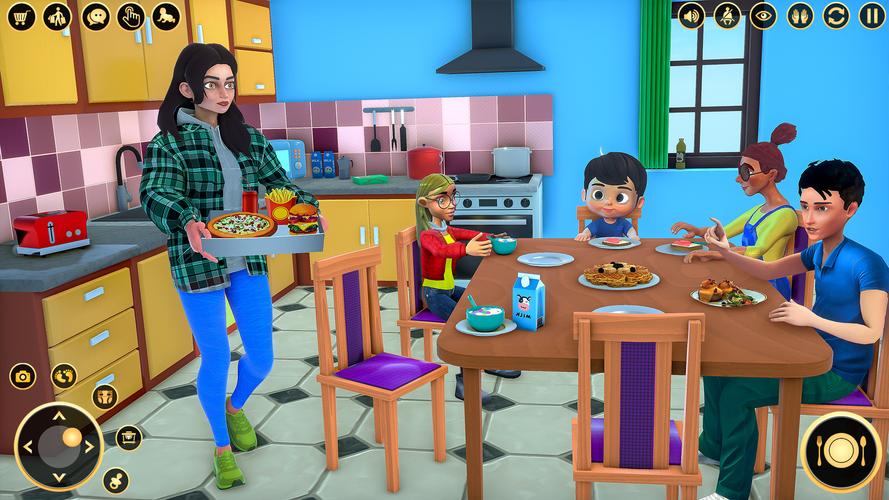Screen dimensions: 889x500
Task: Open the chat bubbles icon
Action: coord(95,16)
